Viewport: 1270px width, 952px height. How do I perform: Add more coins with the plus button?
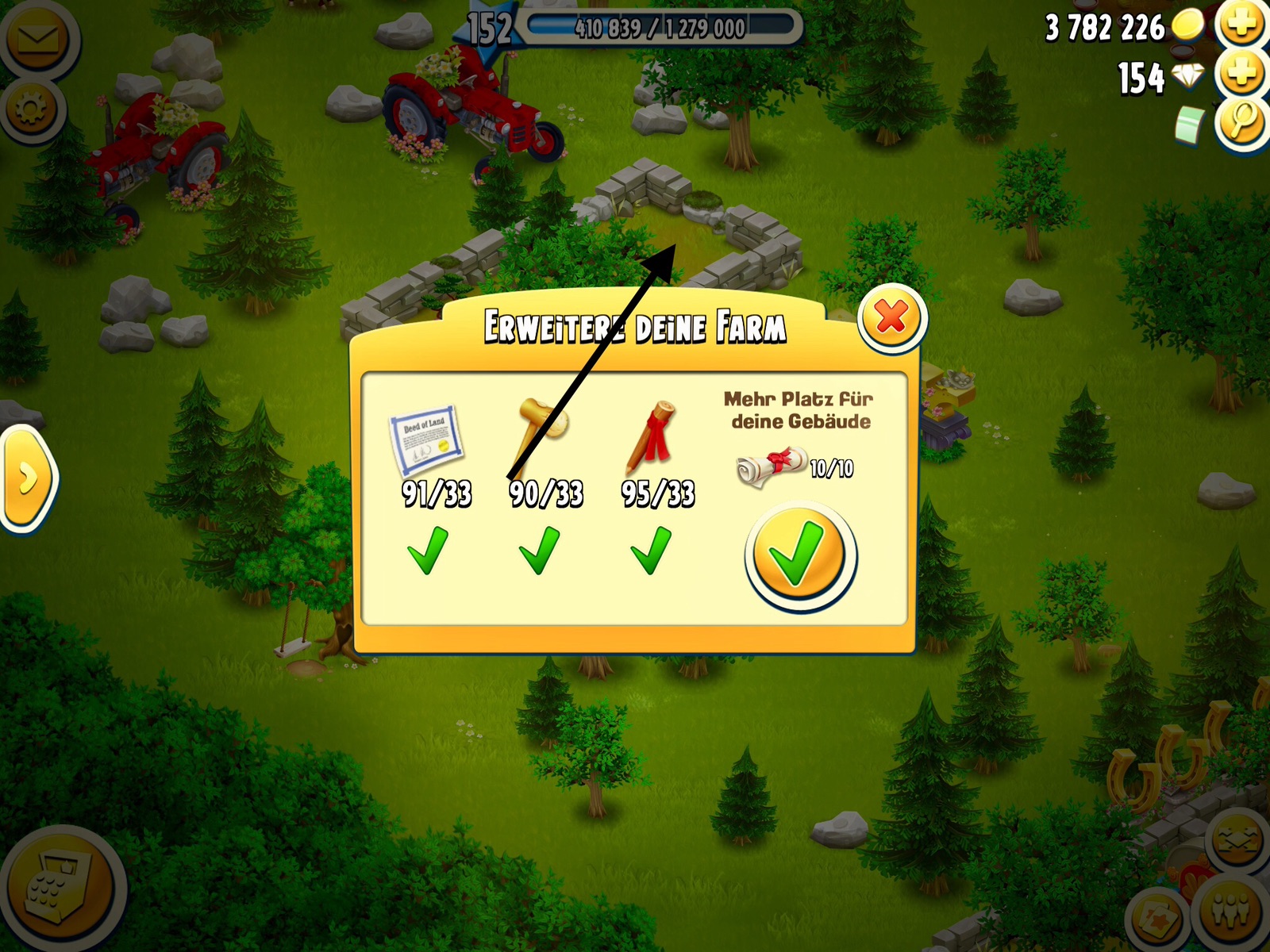[1243, 25]
